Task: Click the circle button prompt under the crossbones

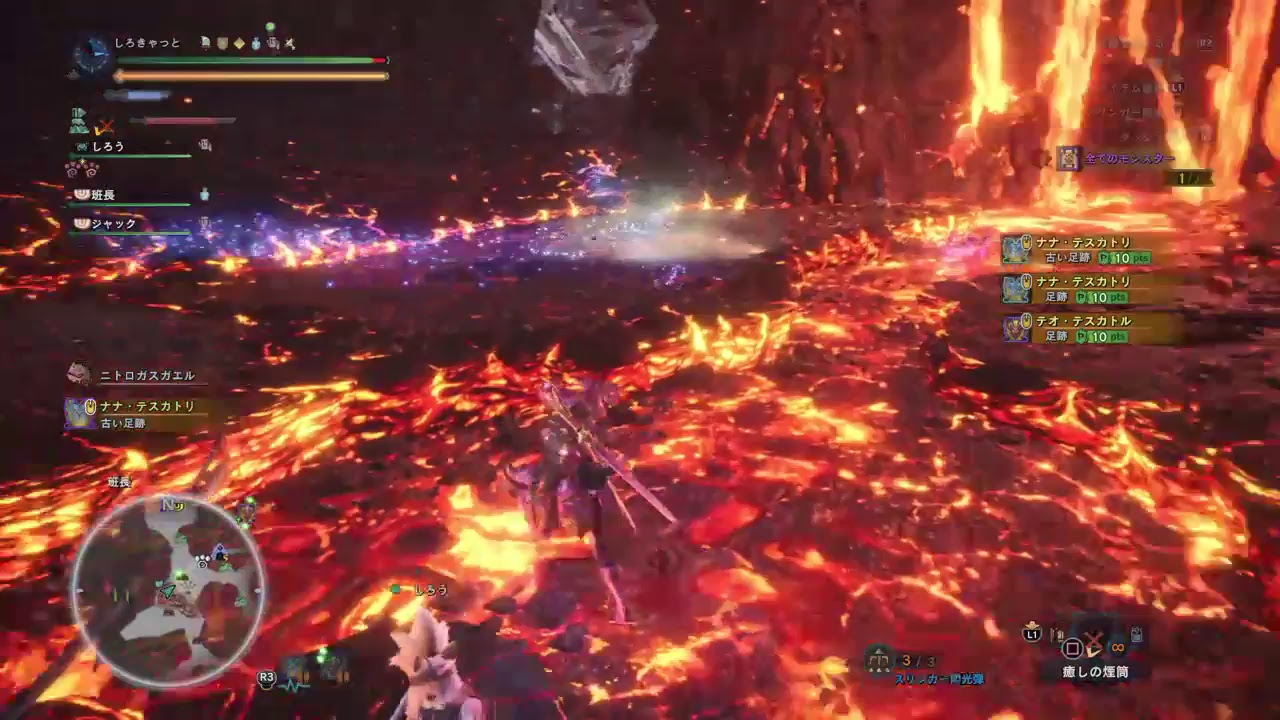Action: (x=1072, y=648)
